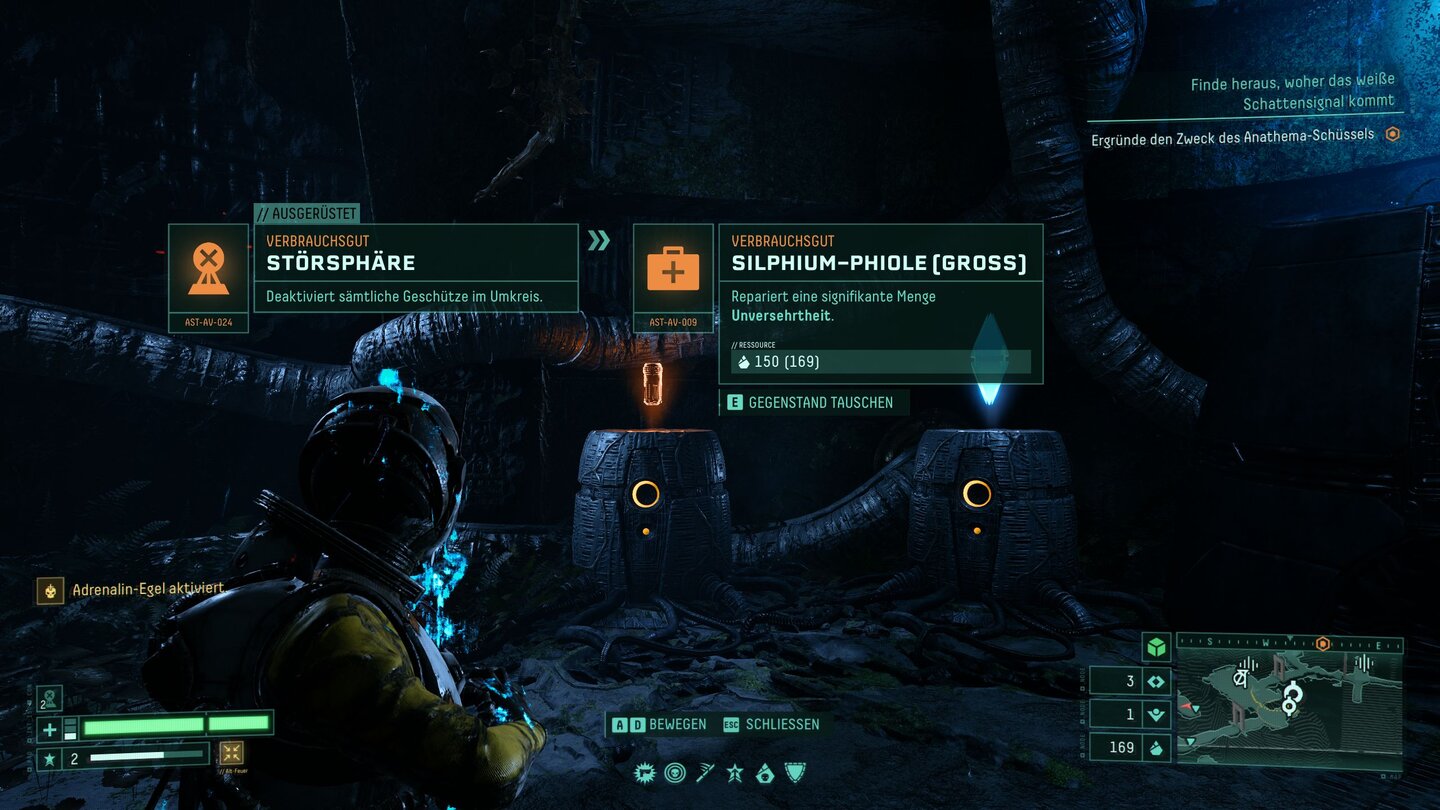
Task: Click the orange medkit icon tile
Action: click(673, 269)
